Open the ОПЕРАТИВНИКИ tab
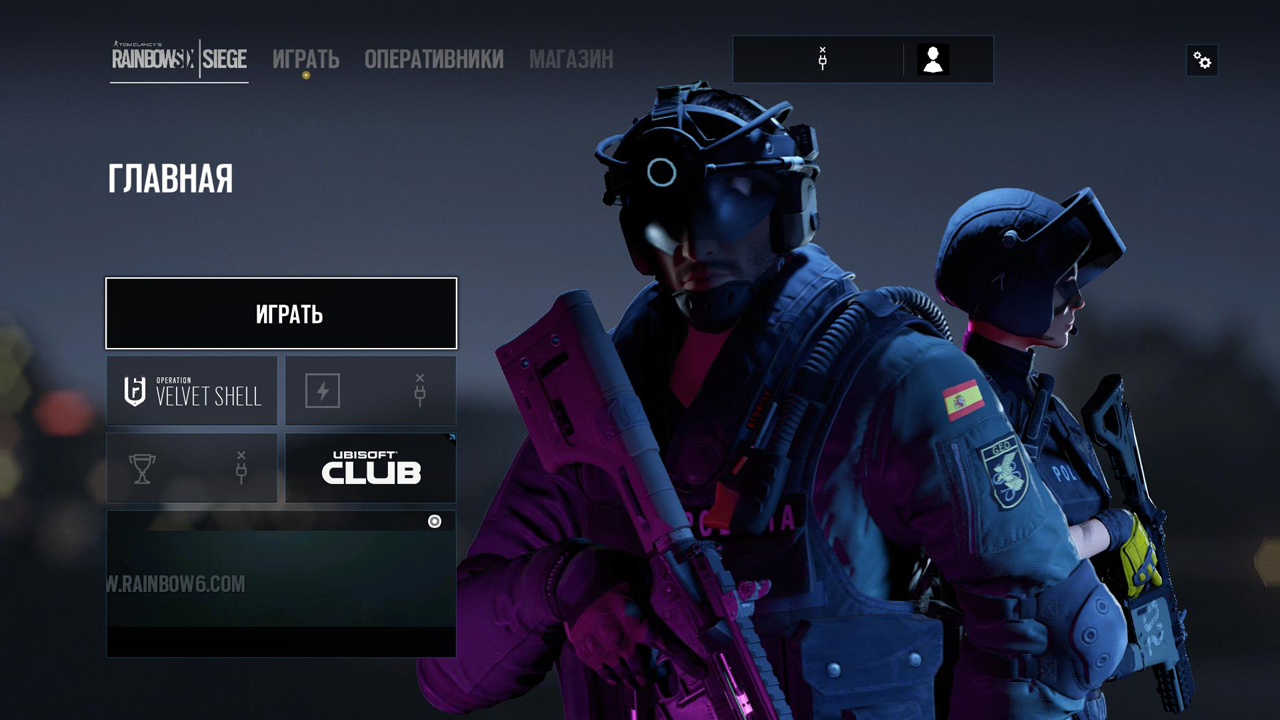The height and width of the screenshot is (720, 1280). pos(434,60)
